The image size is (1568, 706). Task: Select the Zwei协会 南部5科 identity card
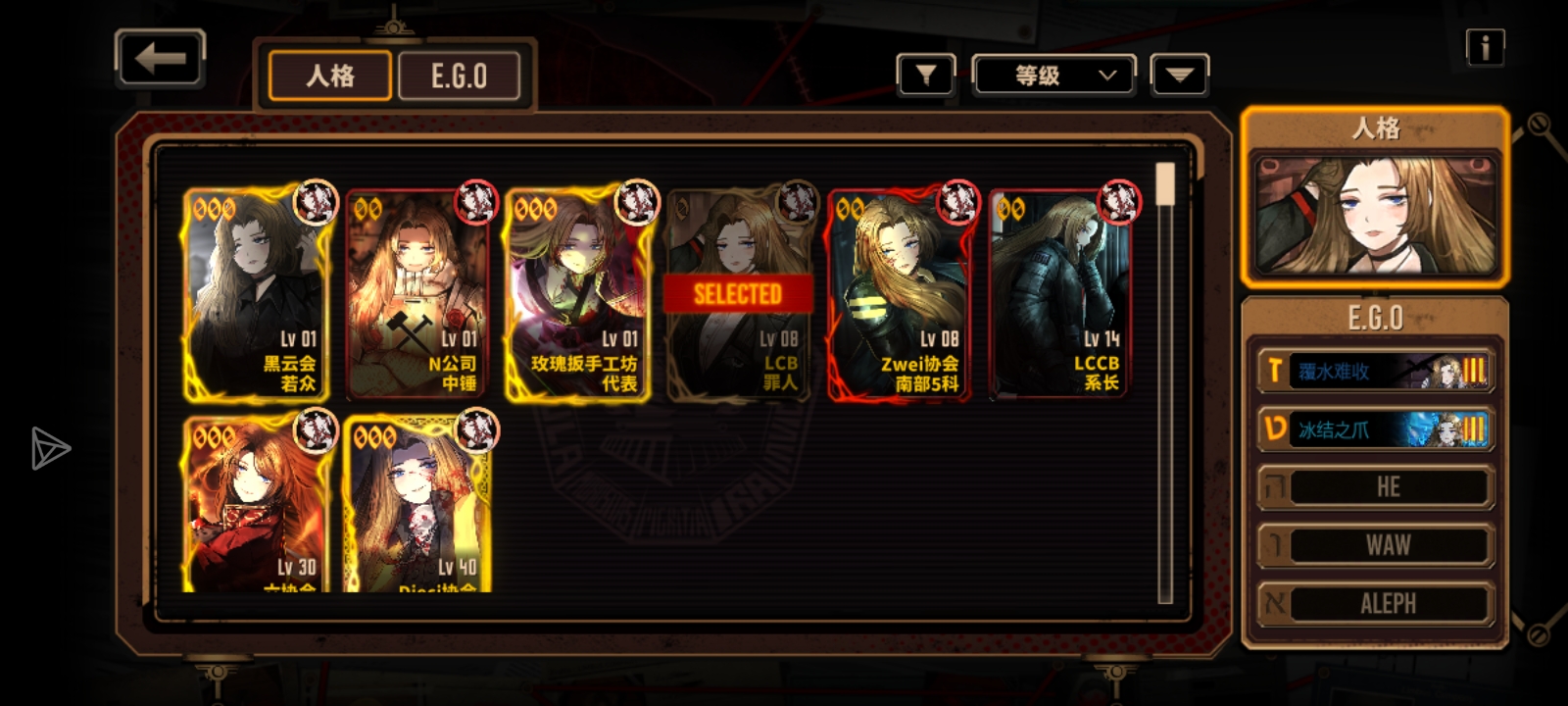[x=899, y=294]
